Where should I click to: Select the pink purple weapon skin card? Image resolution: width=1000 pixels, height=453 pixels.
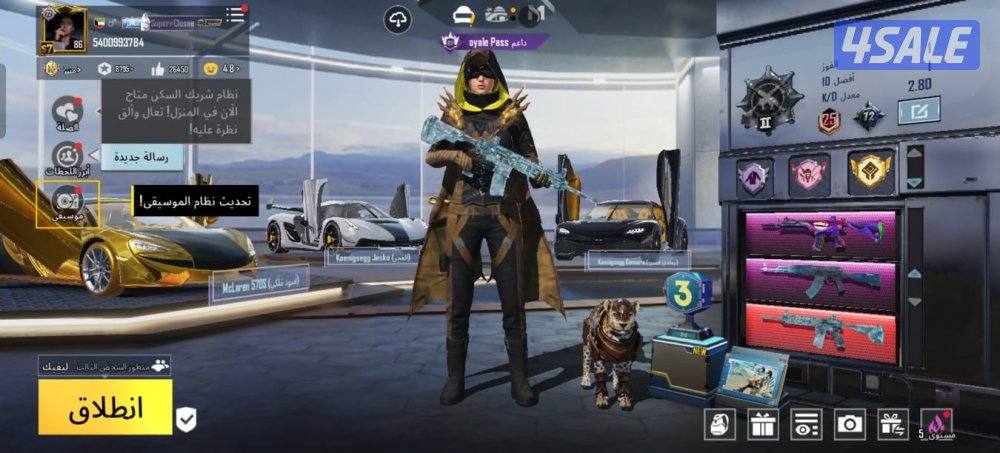pos(820,233)
